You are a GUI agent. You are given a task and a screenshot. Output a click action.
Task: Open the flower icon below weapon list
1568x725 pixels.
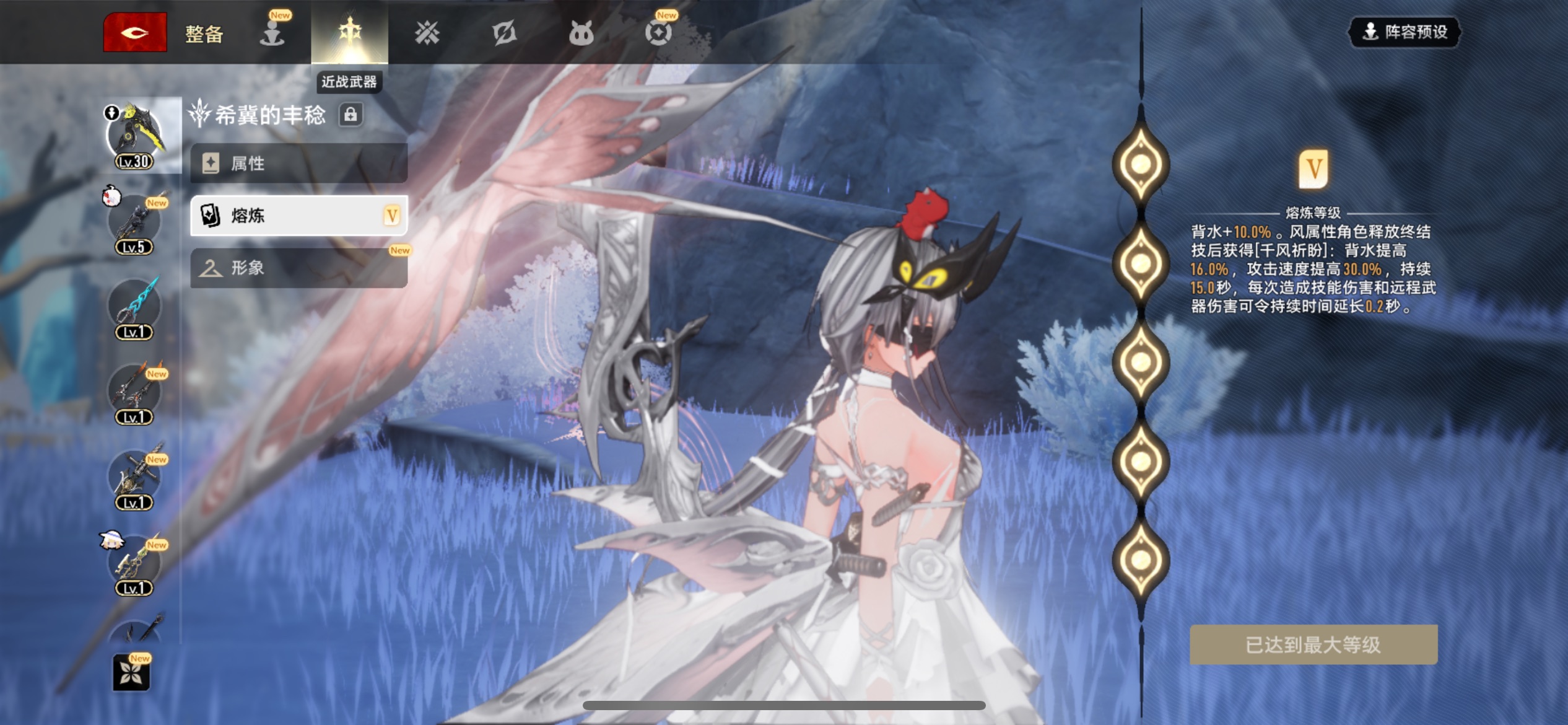131,672
